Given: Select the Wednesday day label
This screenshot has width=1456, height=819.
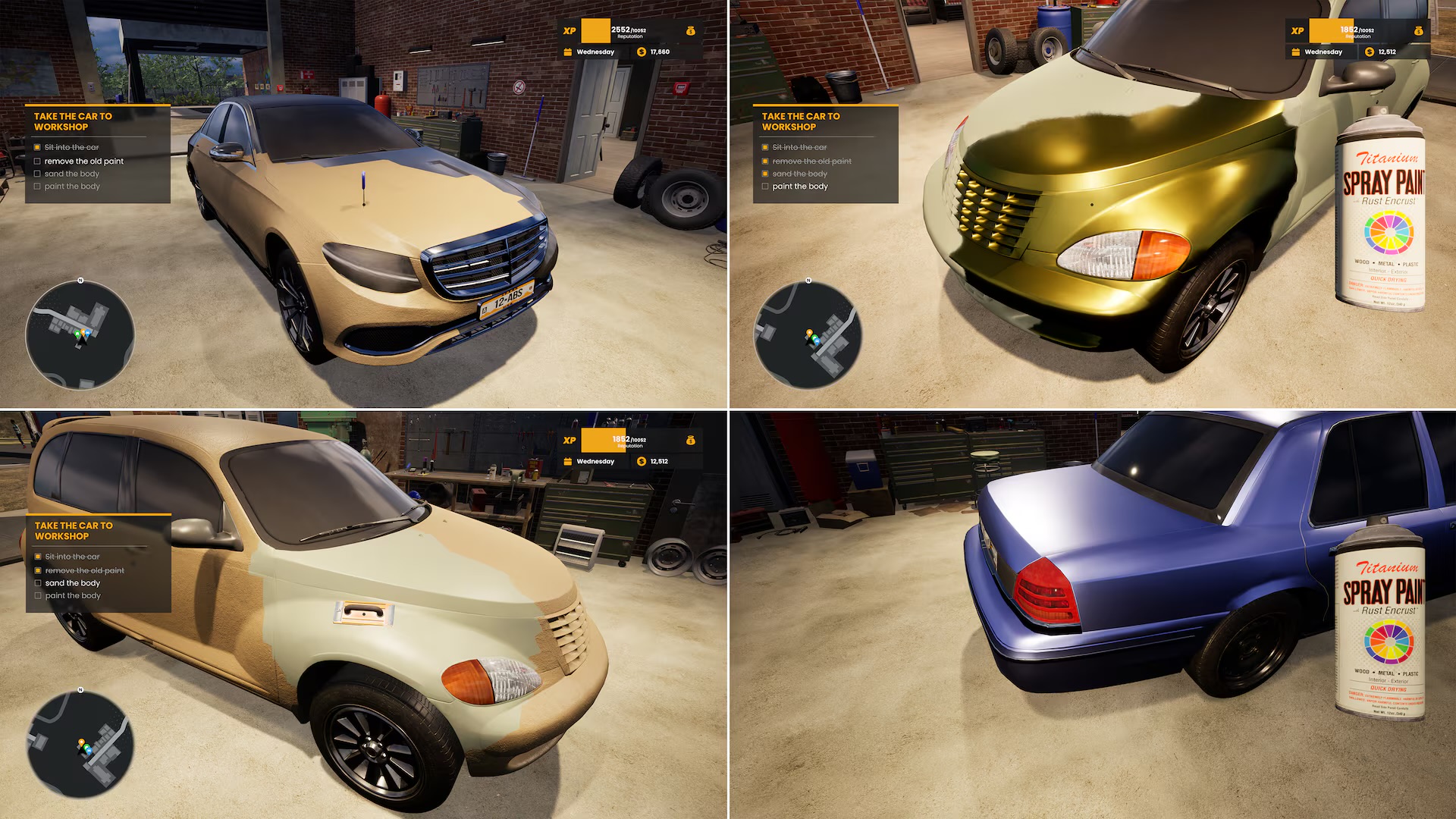Looking at the screenshot, I should [598, 52].
